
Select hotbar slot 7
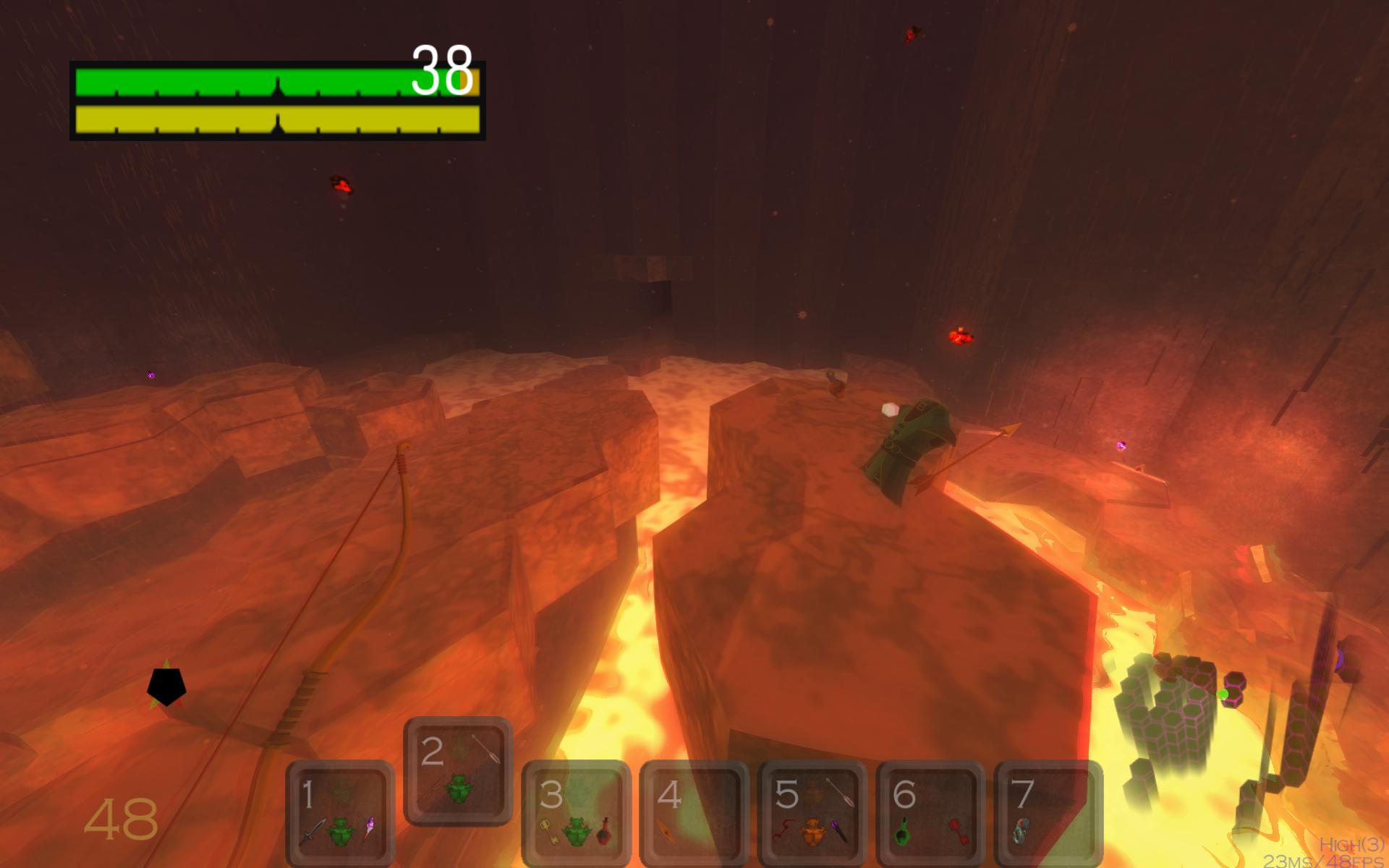point(1048,813)
